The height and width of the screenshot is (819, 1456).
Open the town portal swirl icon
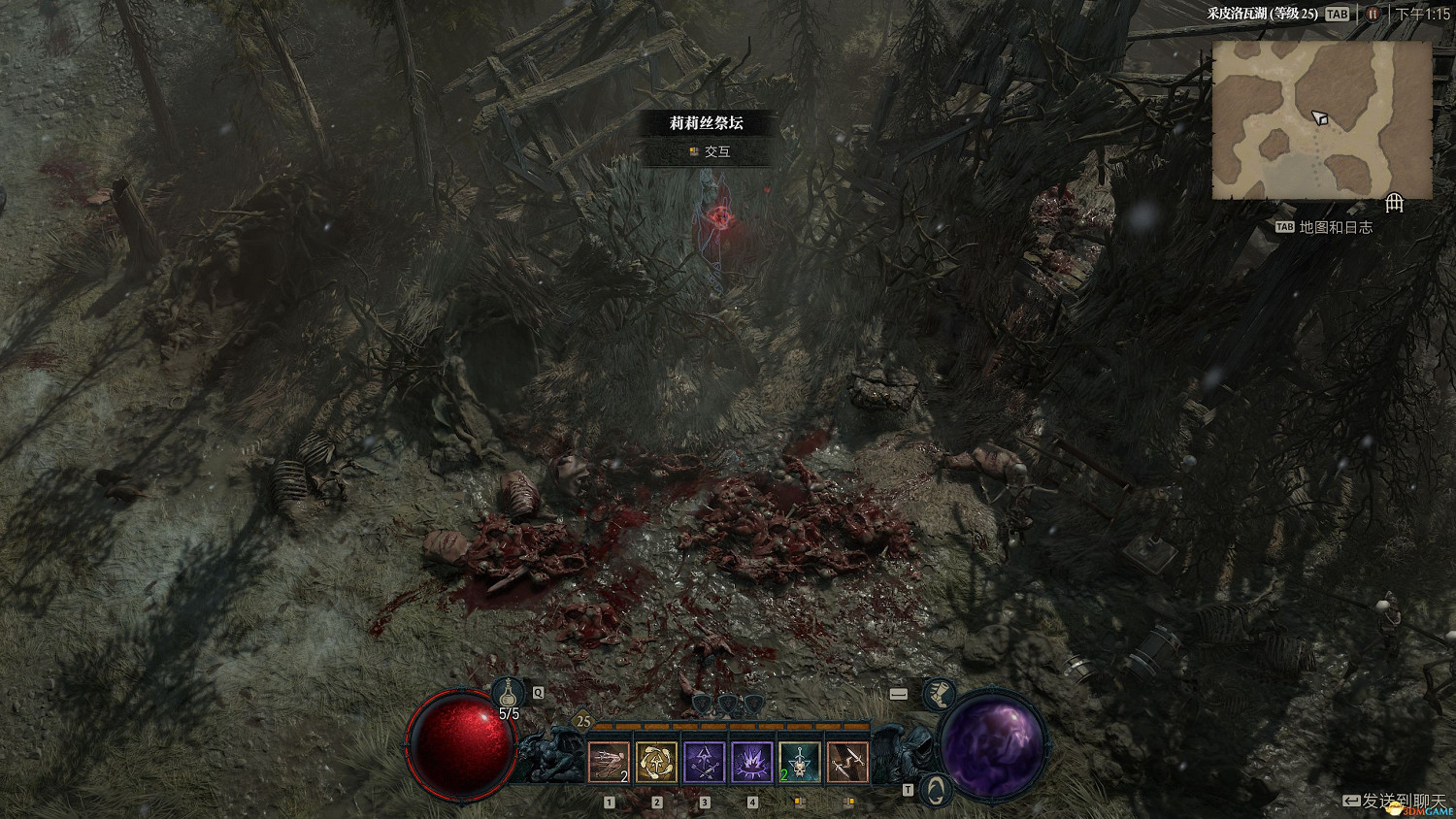(x=934, y=789)
